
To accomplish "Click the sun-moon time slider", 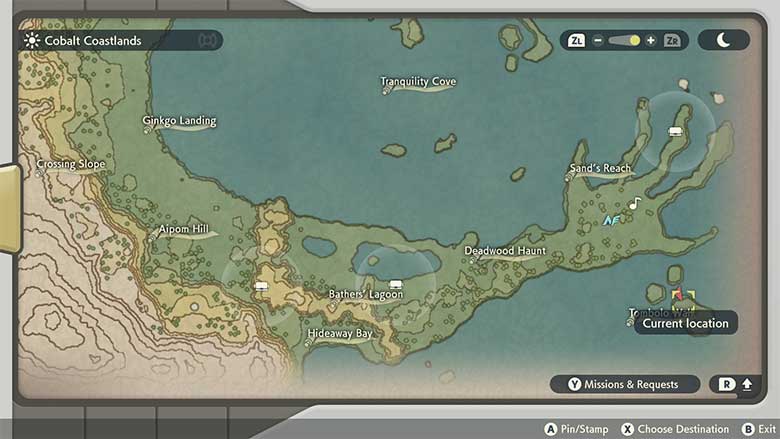I will click(x=624, y=41).
